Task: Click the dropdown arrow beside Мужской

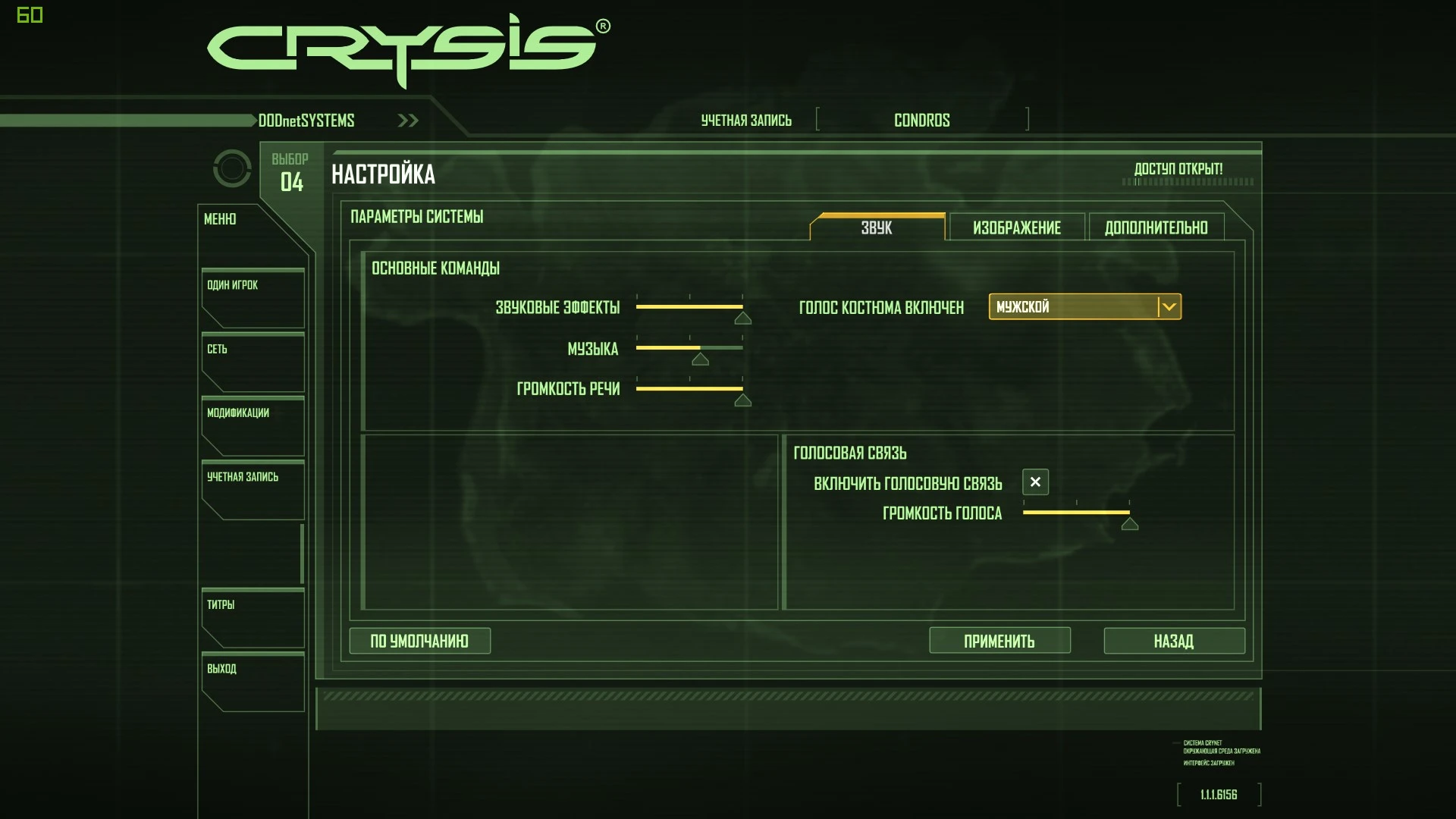Action: [x=1169, y=307]
